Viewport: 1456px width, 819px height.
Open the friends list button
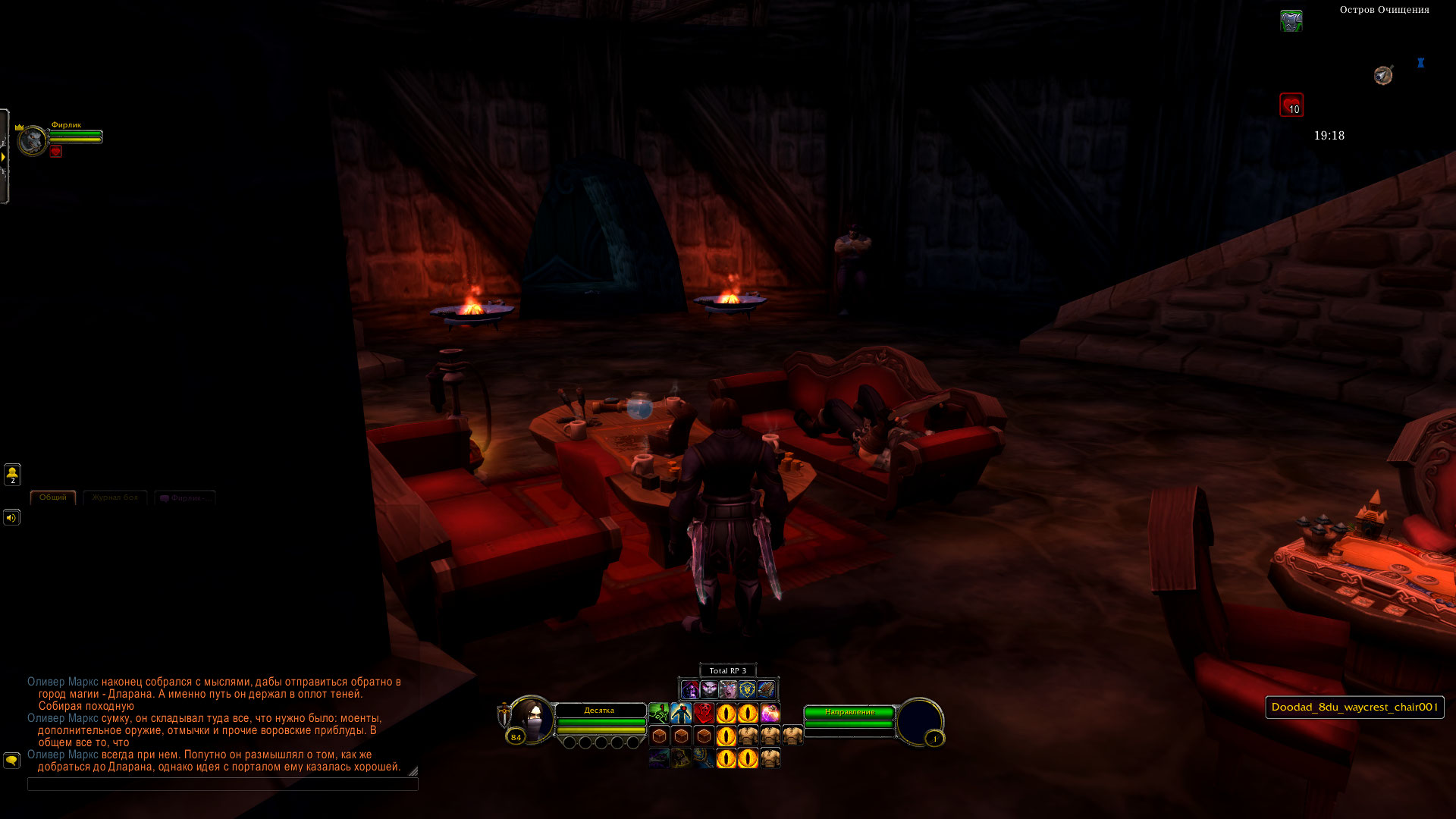(x=12, y=475)
